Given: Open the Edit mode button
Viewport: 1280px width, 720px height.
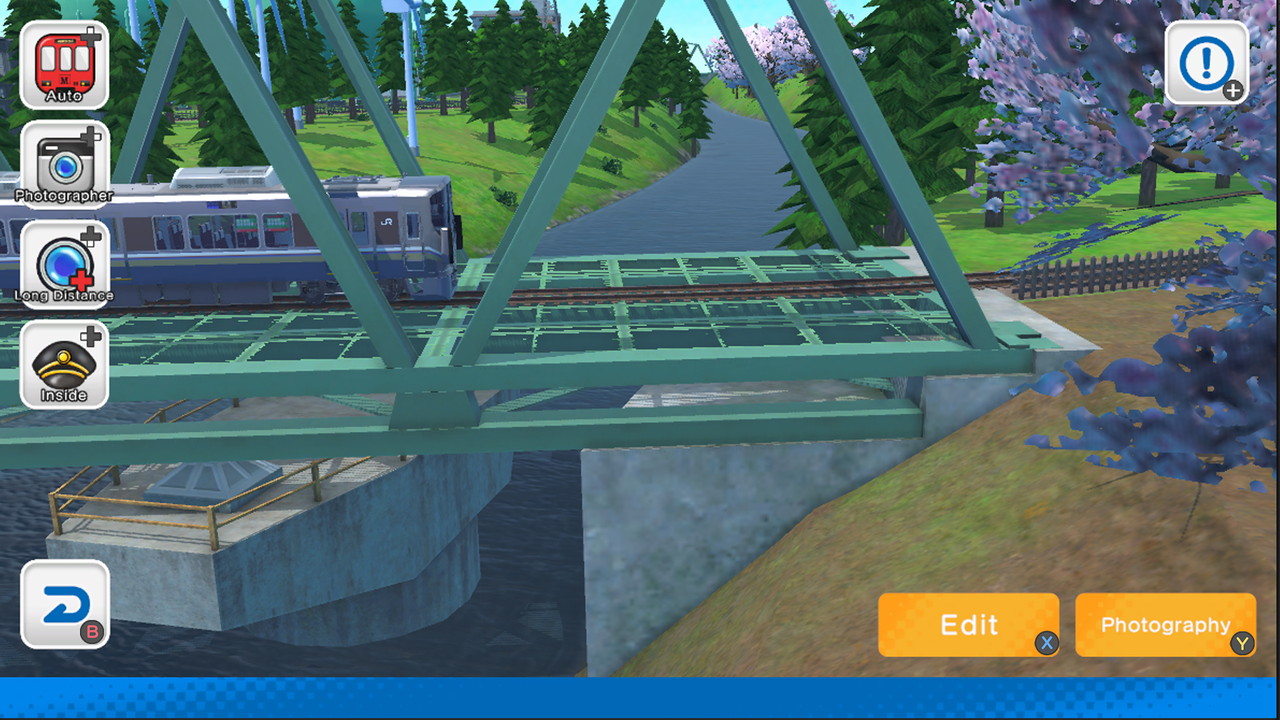Looking at the screenshot, I should coord(968,624).
